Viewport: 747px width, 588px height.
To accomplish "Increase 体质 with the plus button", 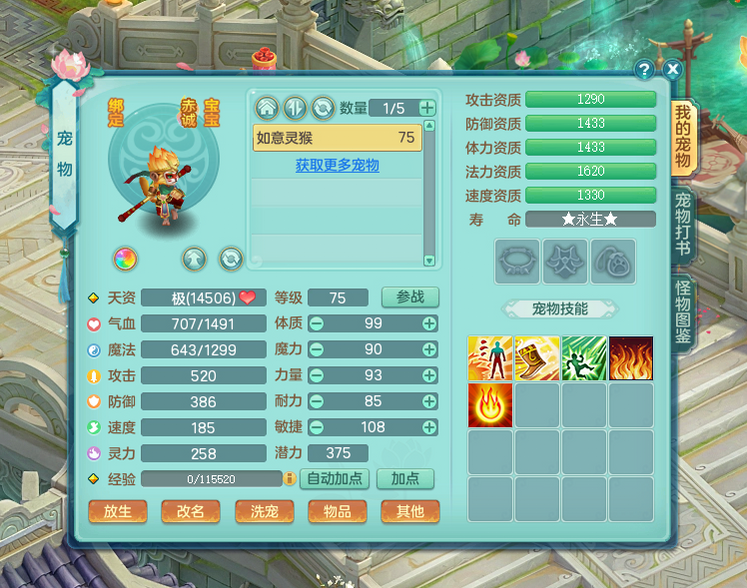I will coord(429,323).
